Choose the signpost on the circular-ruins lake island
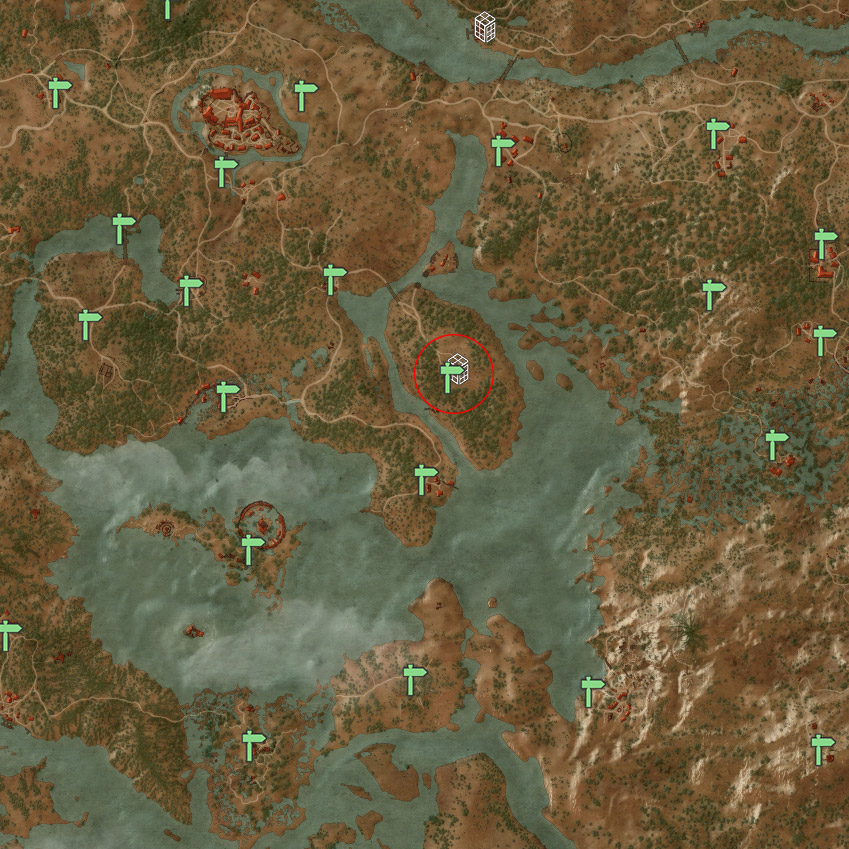Screen dimensions: 849x849 click(x=251, y=548)
